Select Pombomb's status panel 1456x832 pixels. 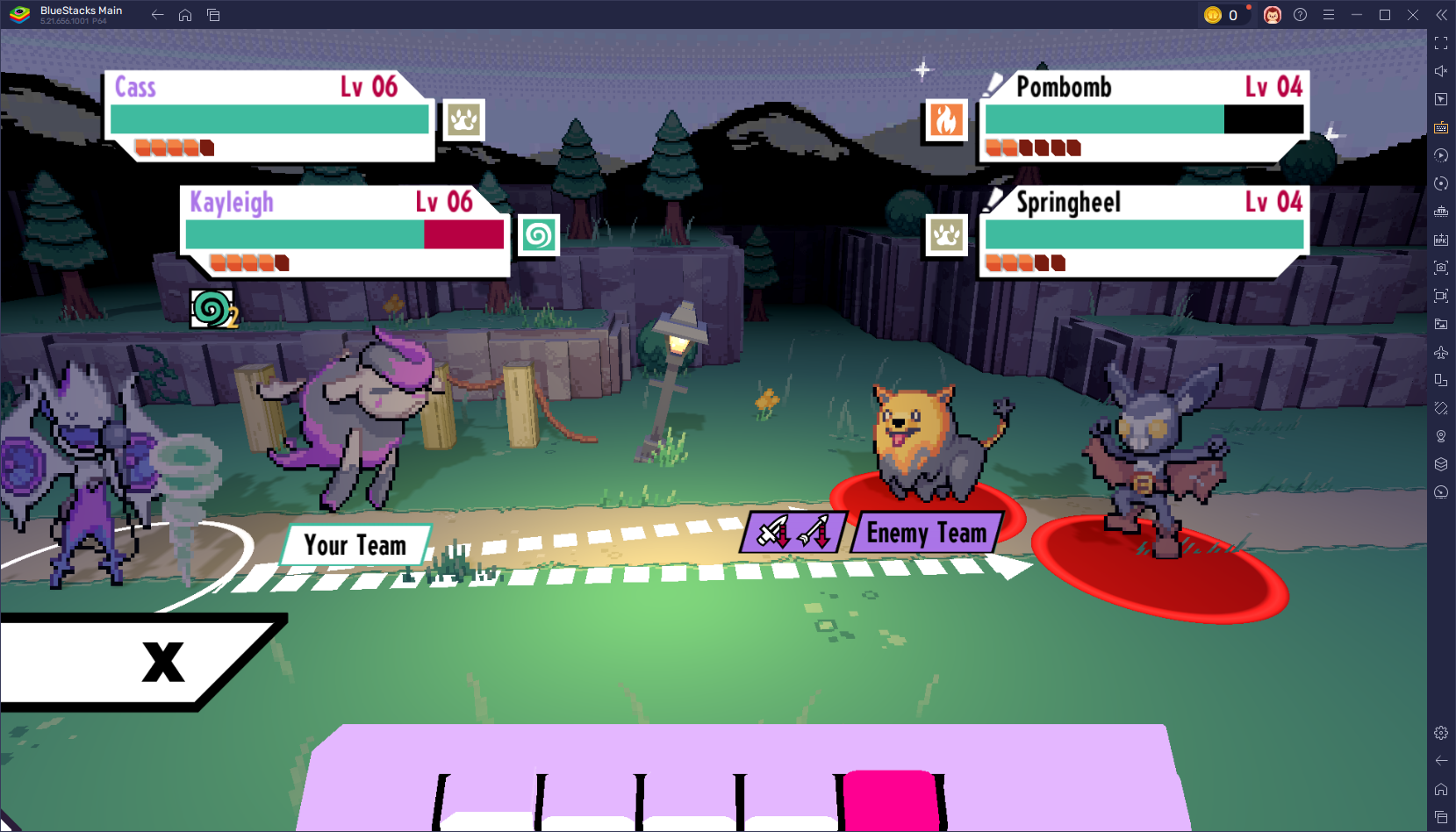tap(1144, 116)
